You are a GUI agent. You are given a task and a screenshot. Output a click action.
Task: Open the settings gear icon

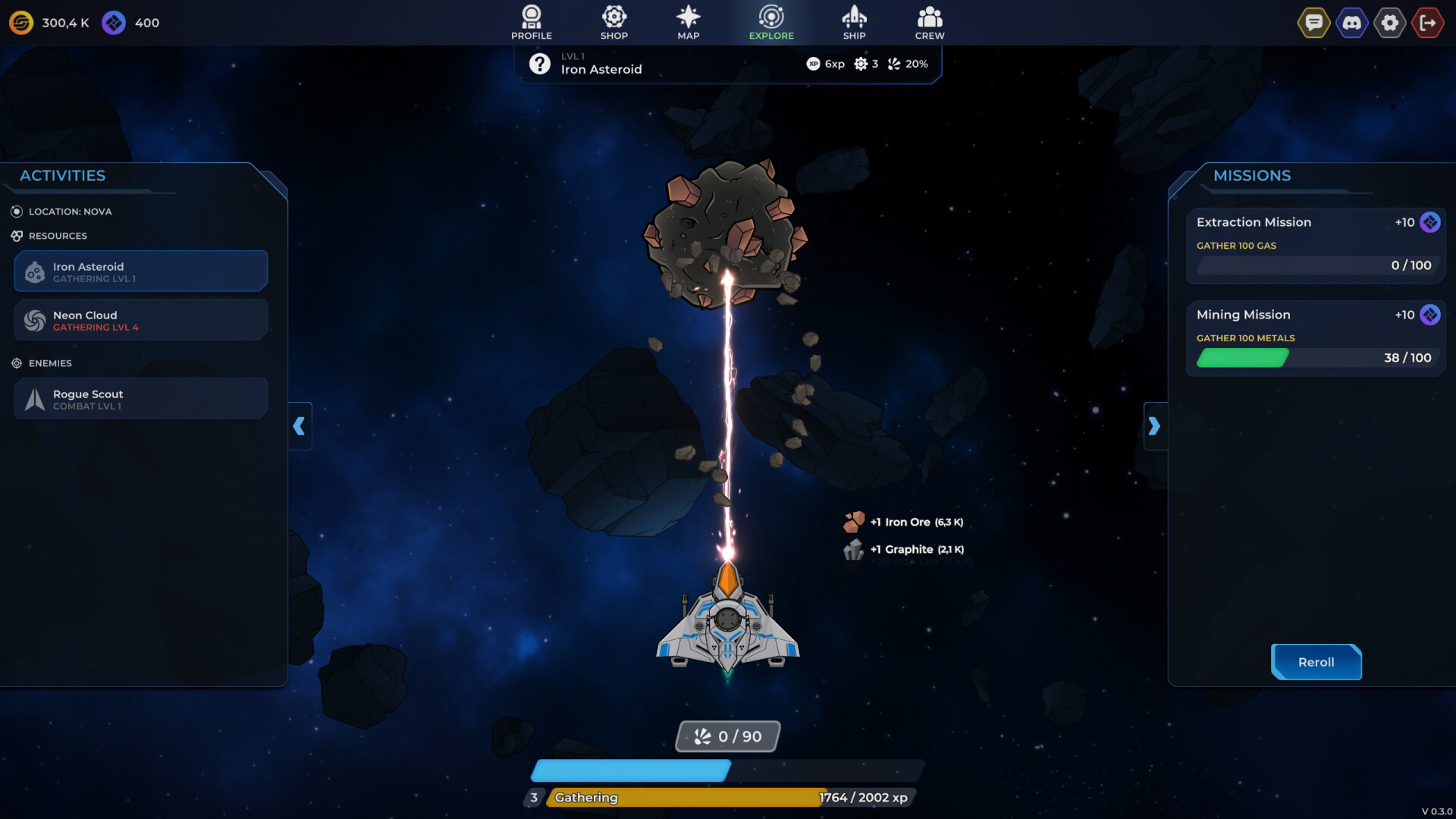tap(1390, 22)
